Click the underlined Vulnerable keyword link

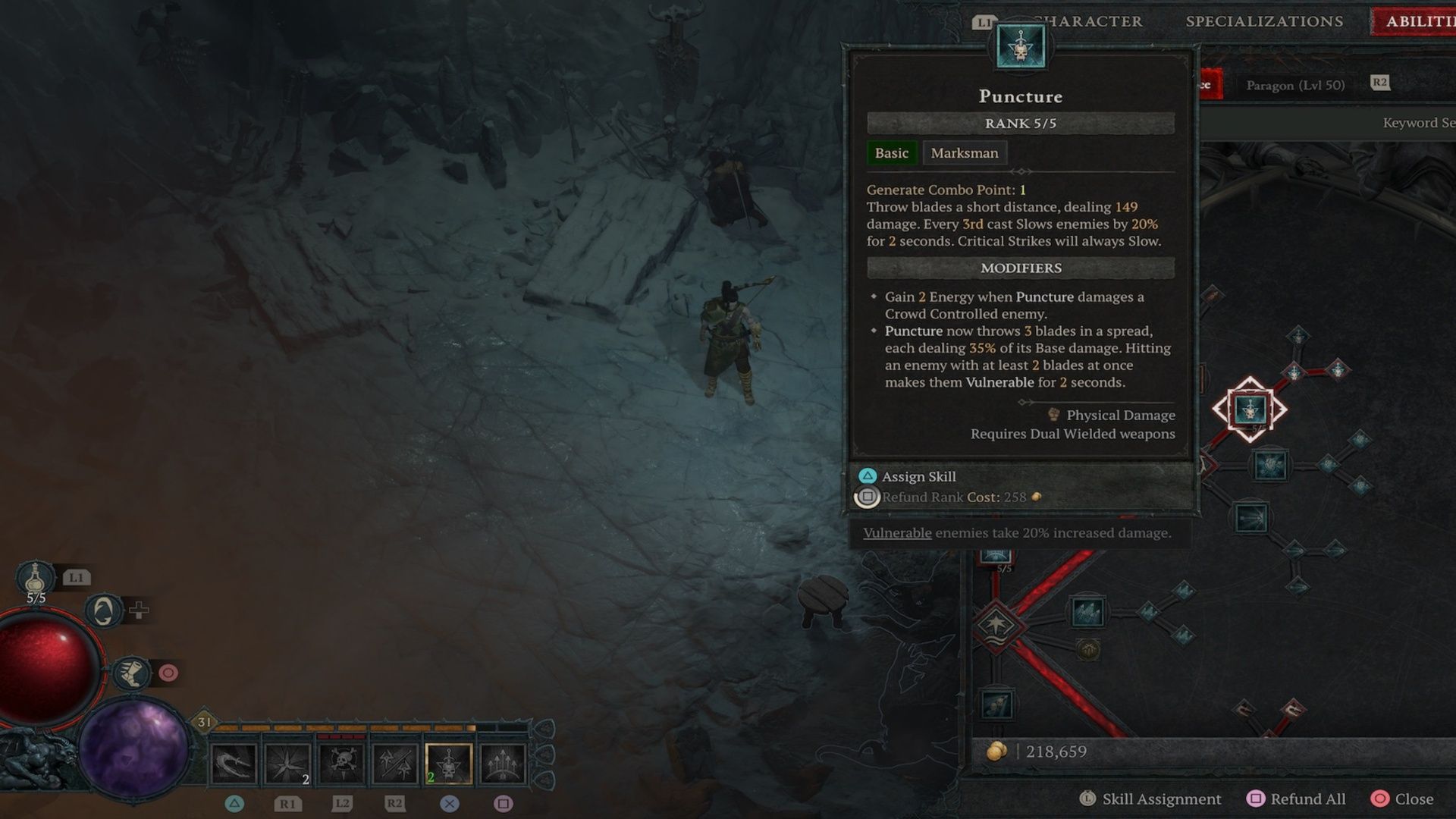tap(897, 533)
